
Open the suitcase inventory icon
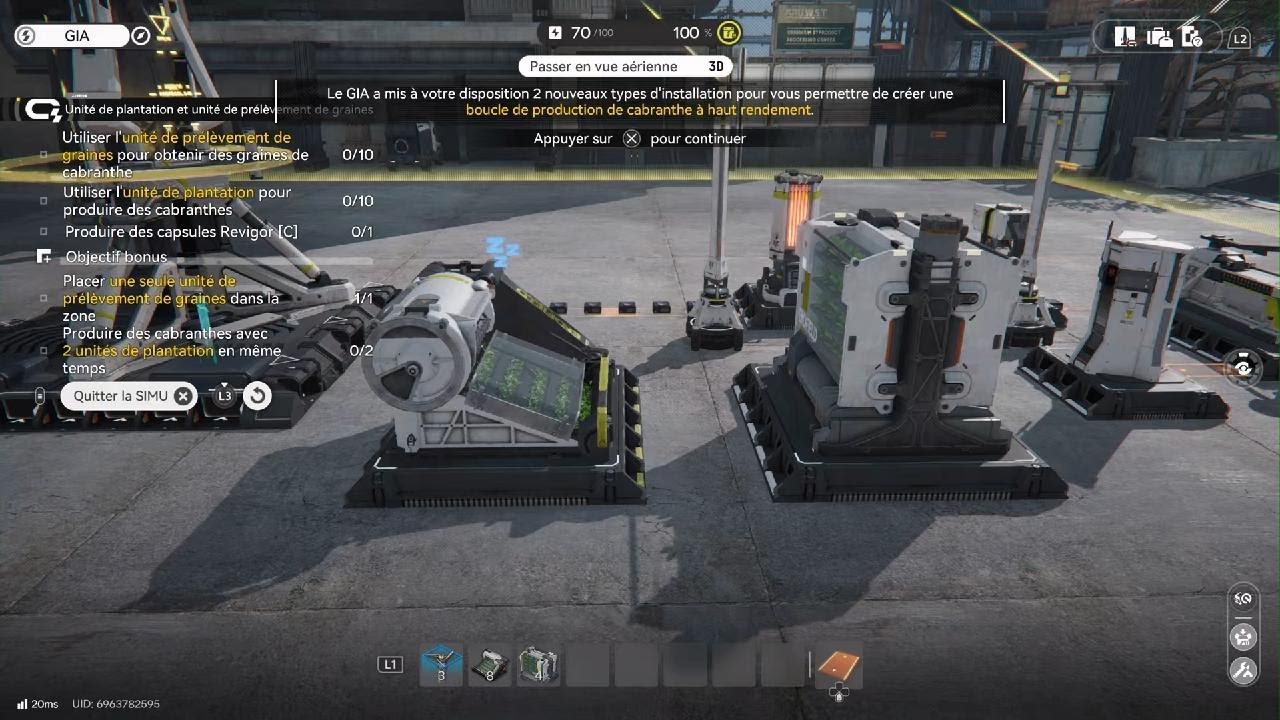1159,37
